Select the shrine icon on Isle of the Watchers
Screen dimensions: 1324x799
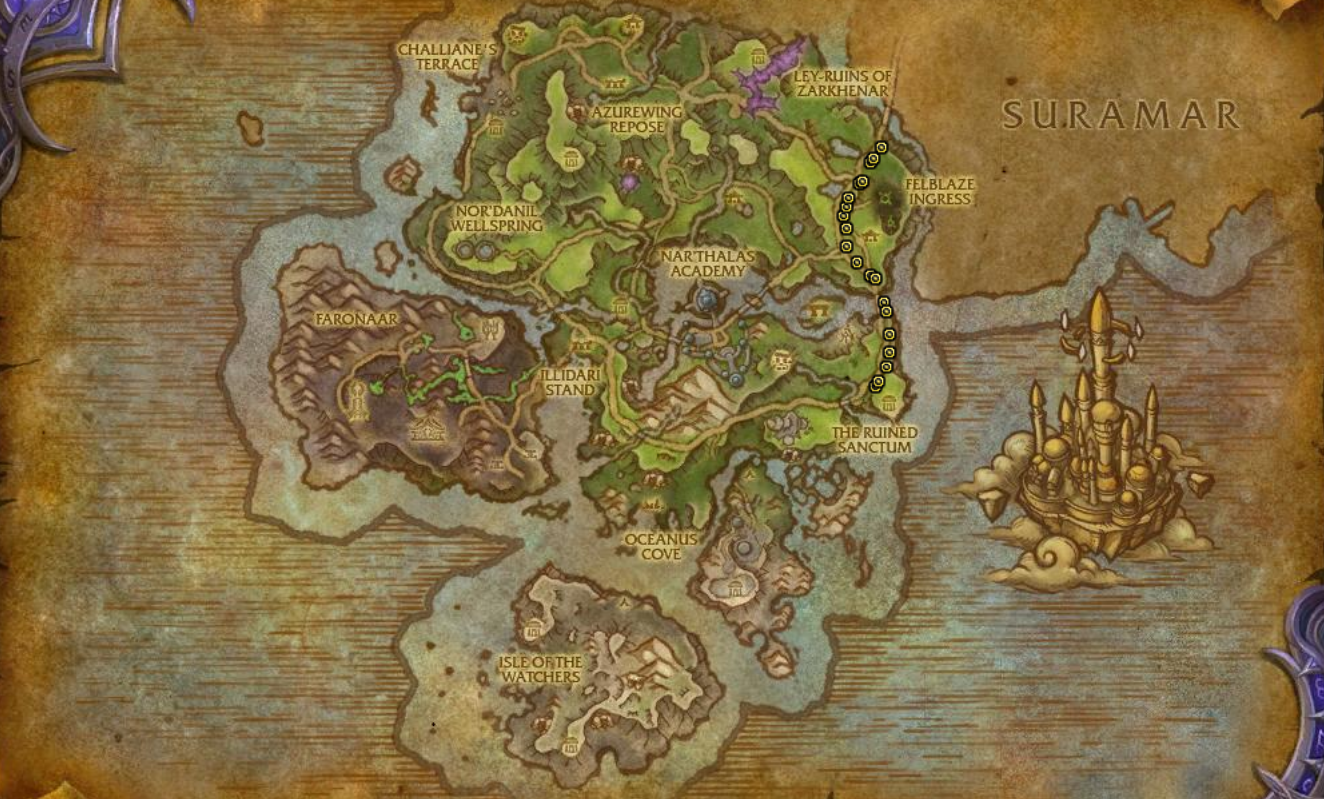point(534,629)
